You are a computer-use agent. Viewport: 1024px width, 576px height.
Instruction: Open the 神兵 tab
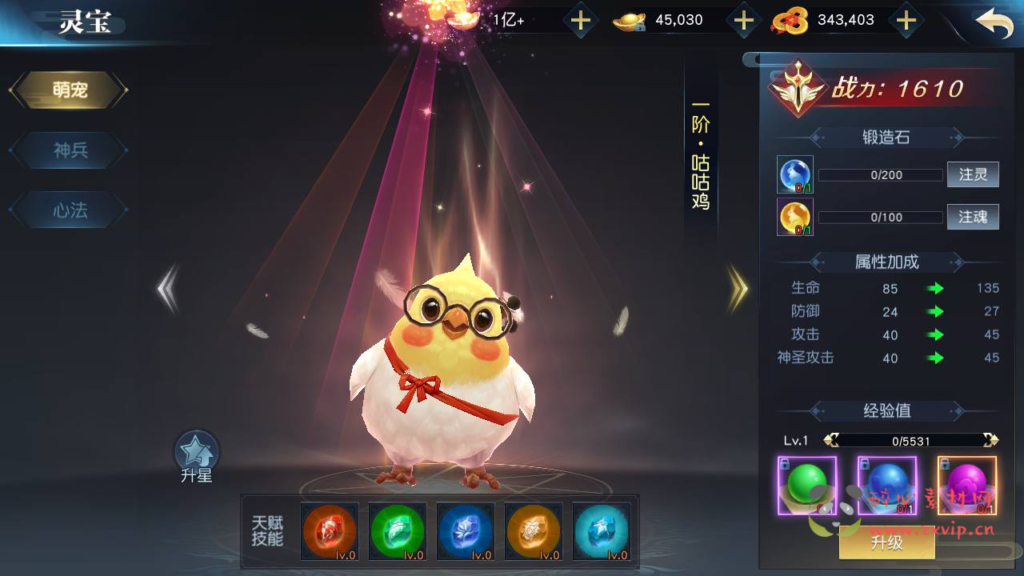tap(69, 151)
